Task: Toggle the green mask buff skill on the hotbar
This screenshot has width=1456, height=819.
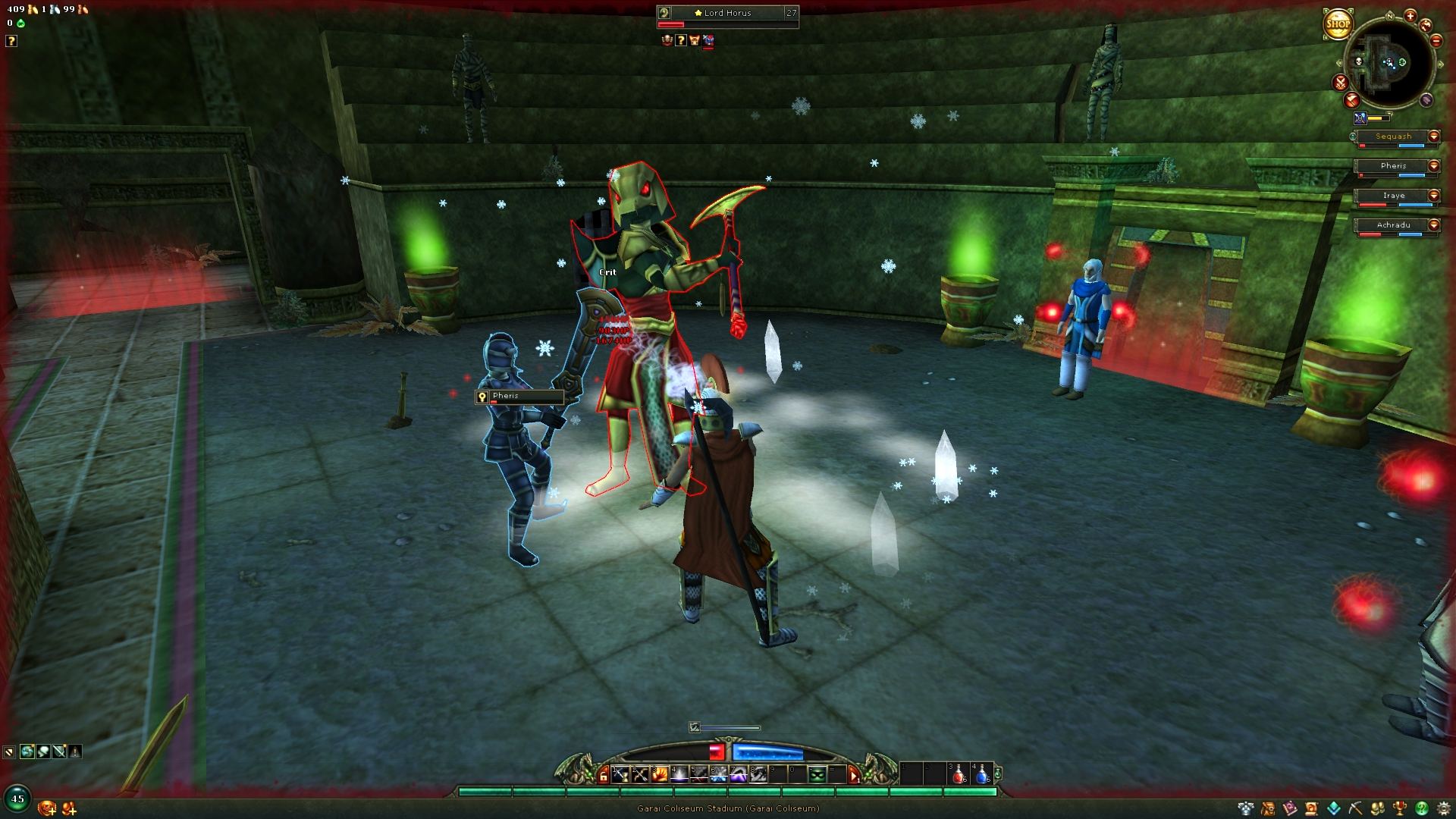Action: 819,775
